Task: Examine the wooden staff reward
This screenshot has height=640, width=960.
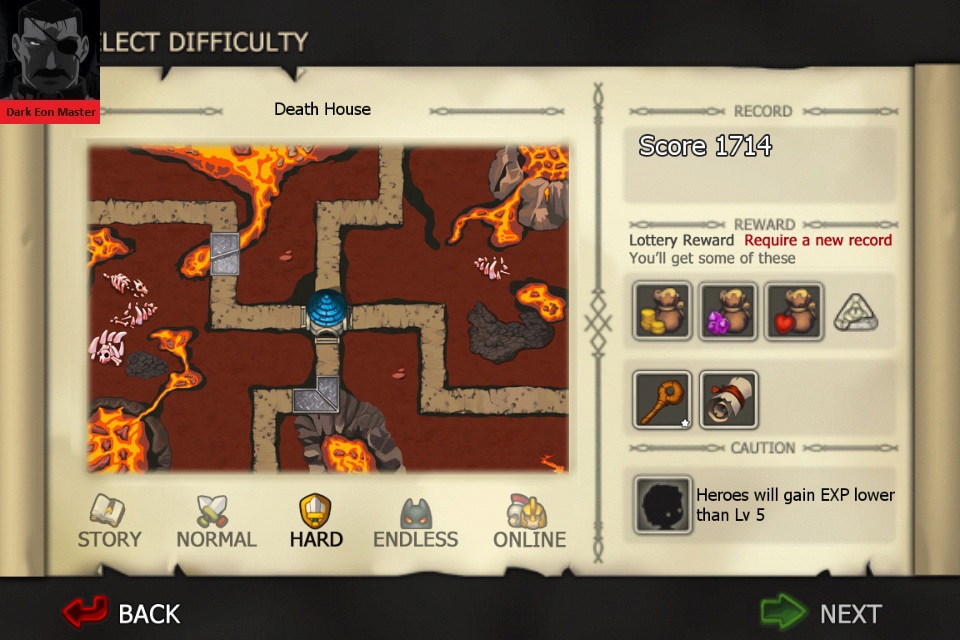Action: [662, 399]
